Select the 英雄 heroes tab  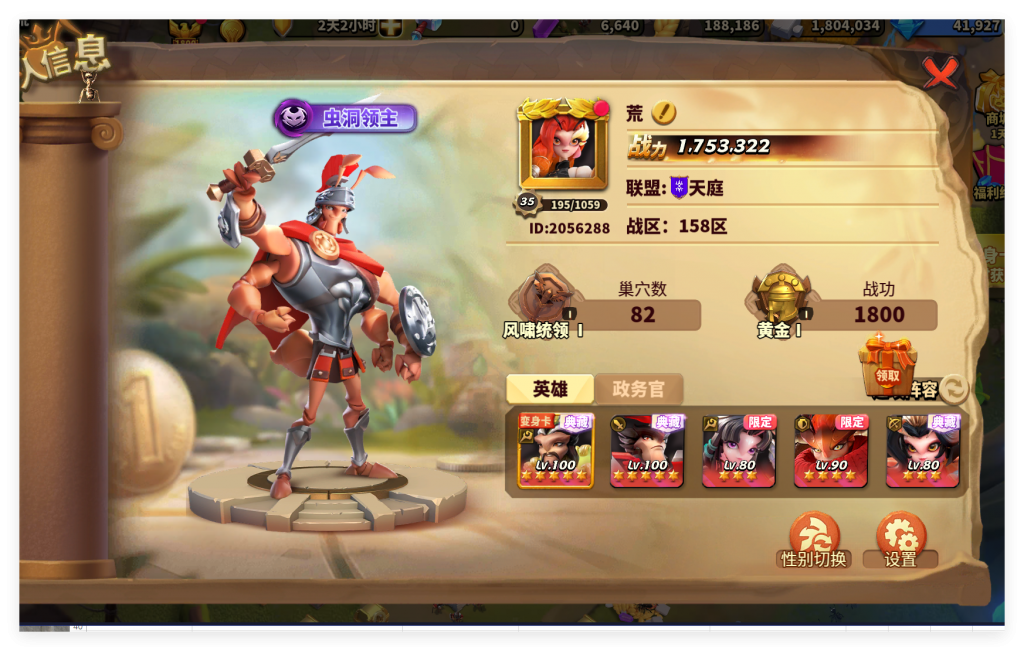coord(550,389)
